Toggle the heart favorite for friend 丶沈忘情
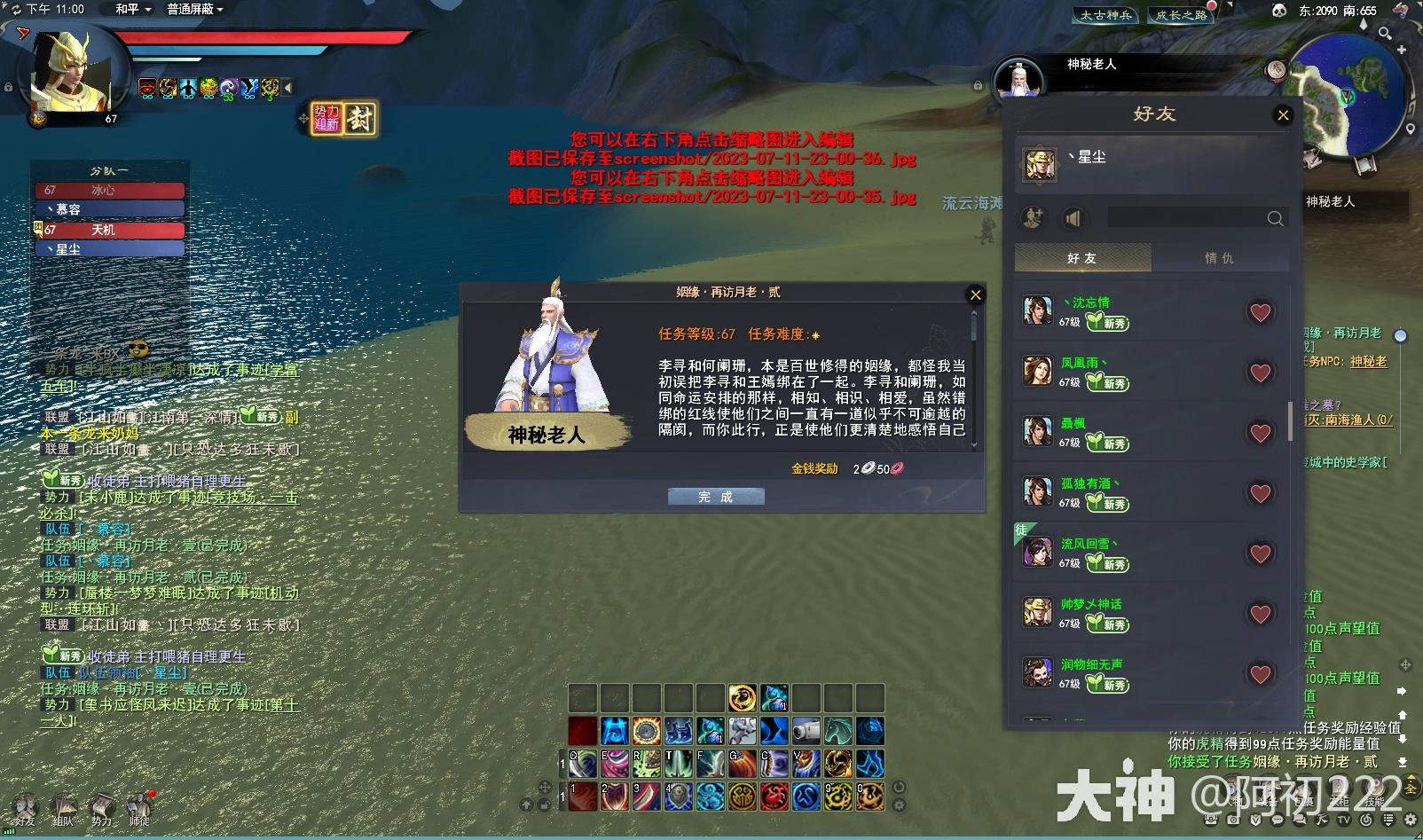 coord(1259,312)
